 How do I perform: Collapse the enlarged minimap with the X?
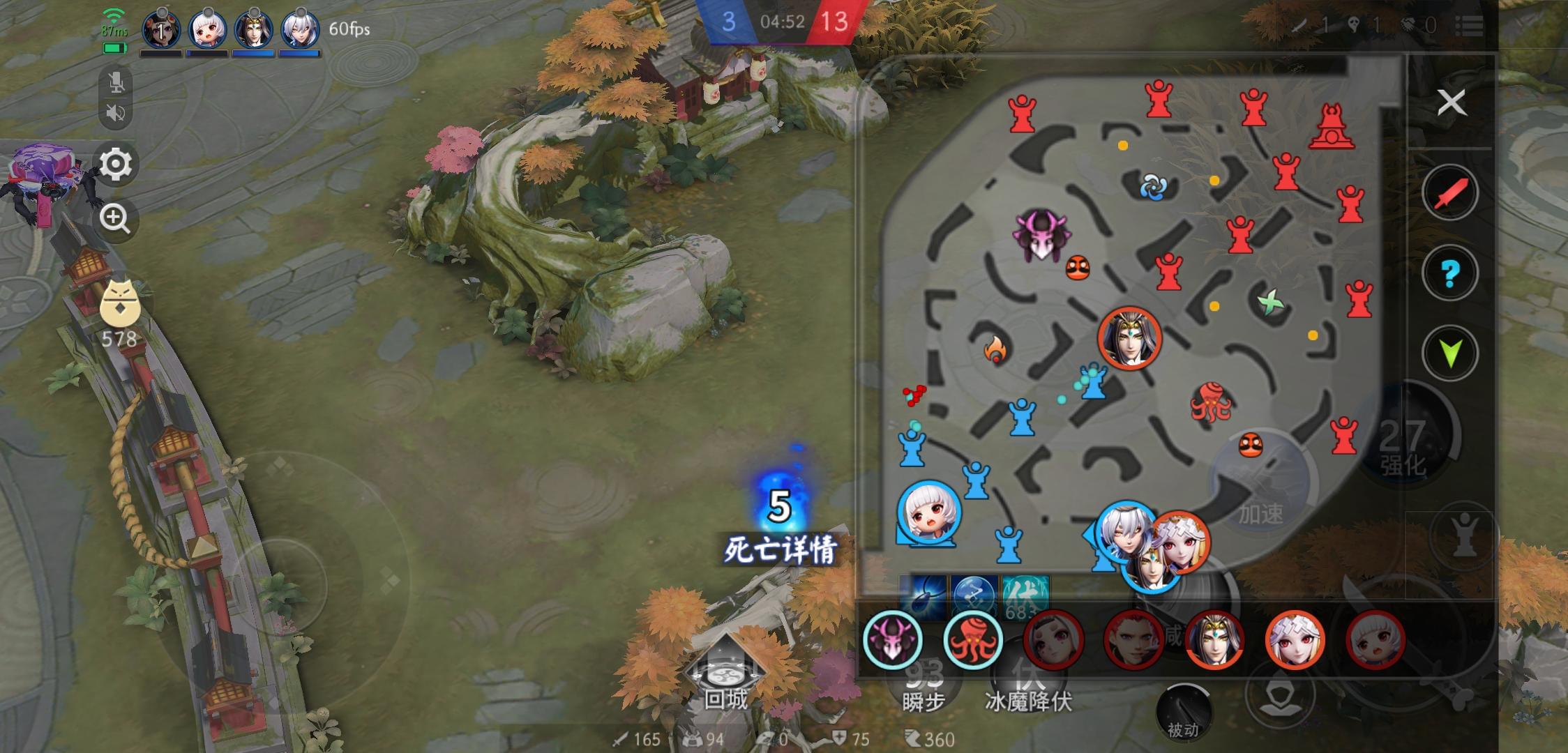coord(1452,102)
